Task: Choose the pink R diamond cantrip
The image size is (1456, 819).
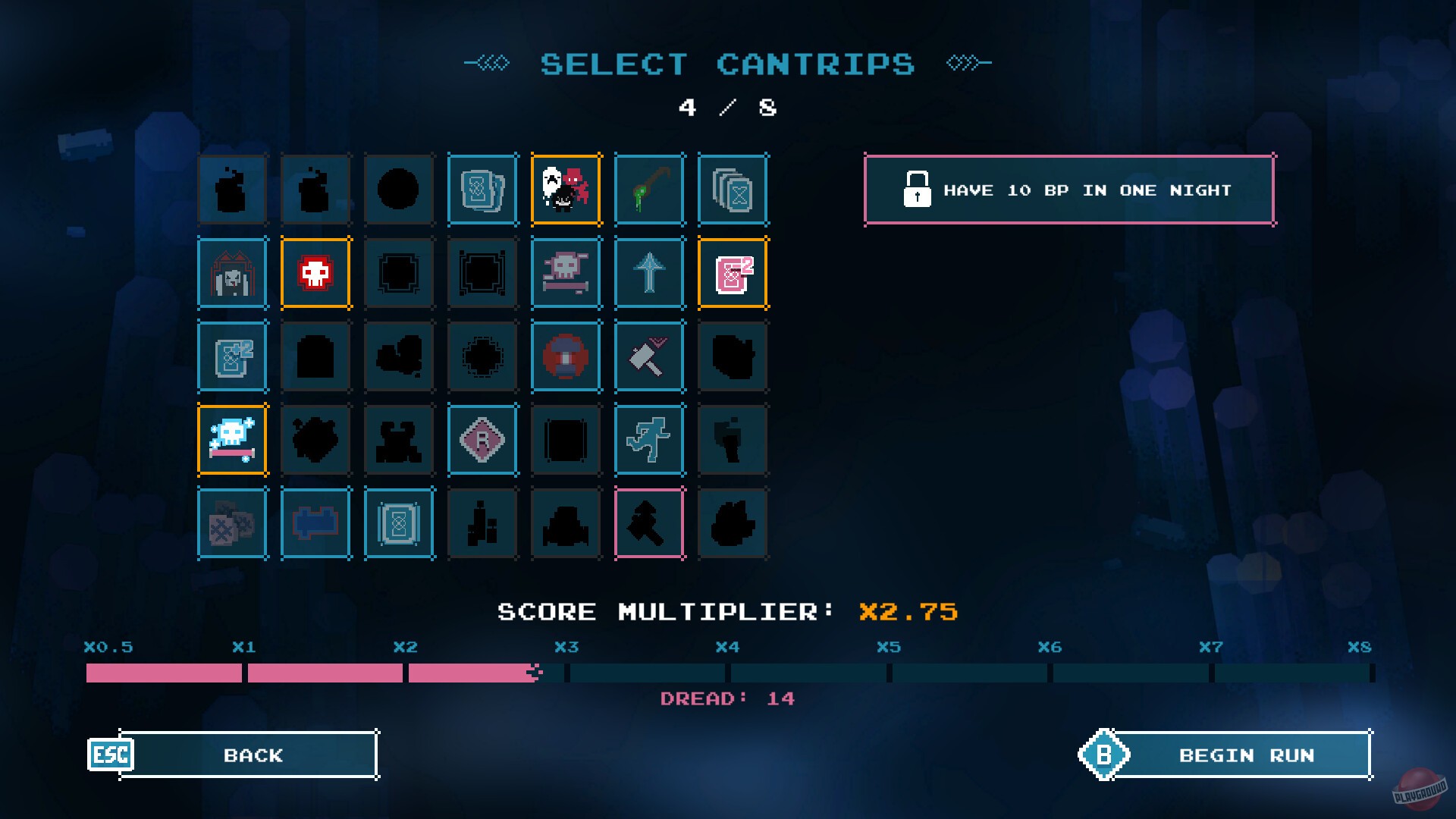Action: coord(483,440)
